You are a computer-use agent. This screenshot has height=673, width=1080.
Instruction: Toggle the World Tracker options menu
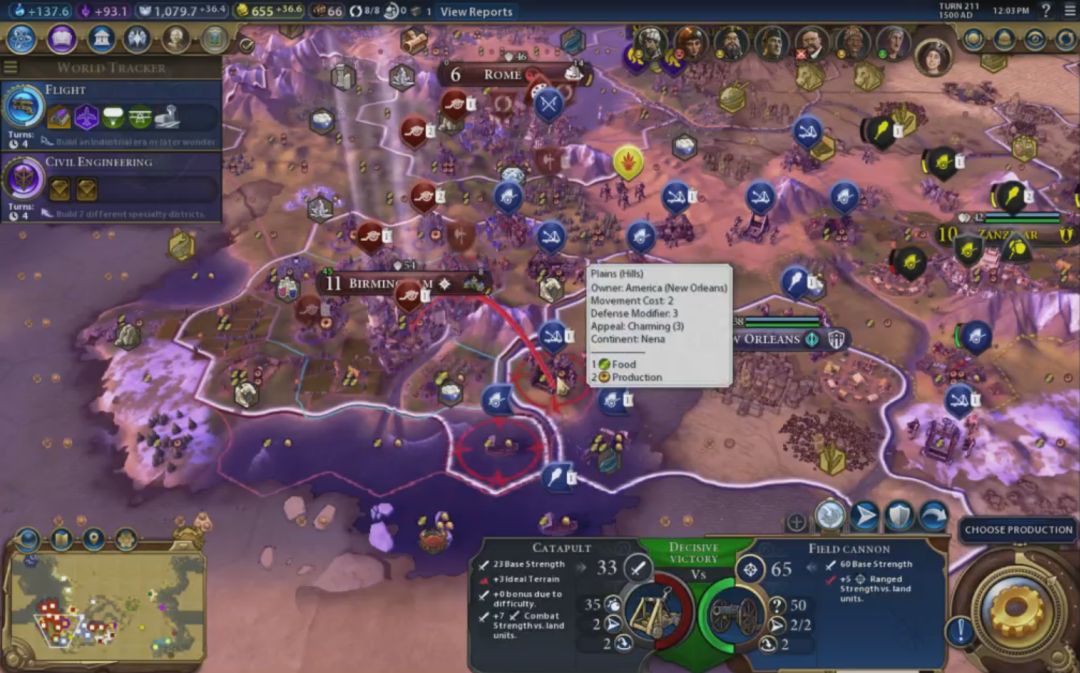[x=11, y=68]
